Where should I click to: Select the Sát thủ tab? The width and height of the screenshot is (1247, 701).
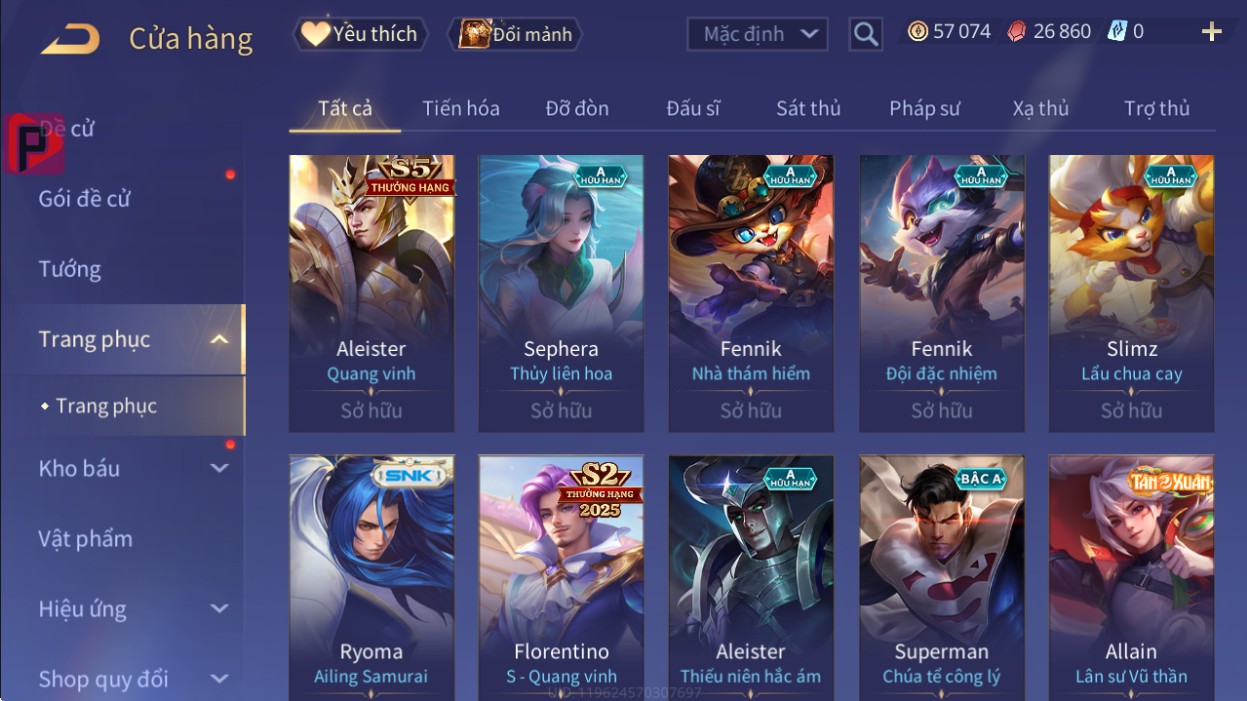coord(808,108)
